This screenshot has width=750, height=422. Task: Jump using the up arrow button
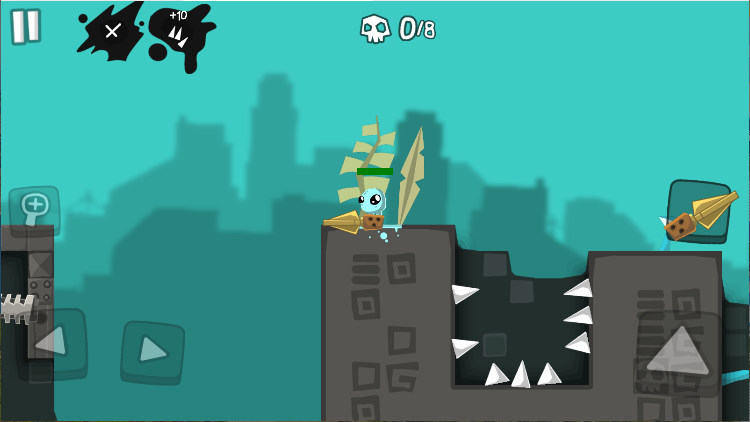677,352
